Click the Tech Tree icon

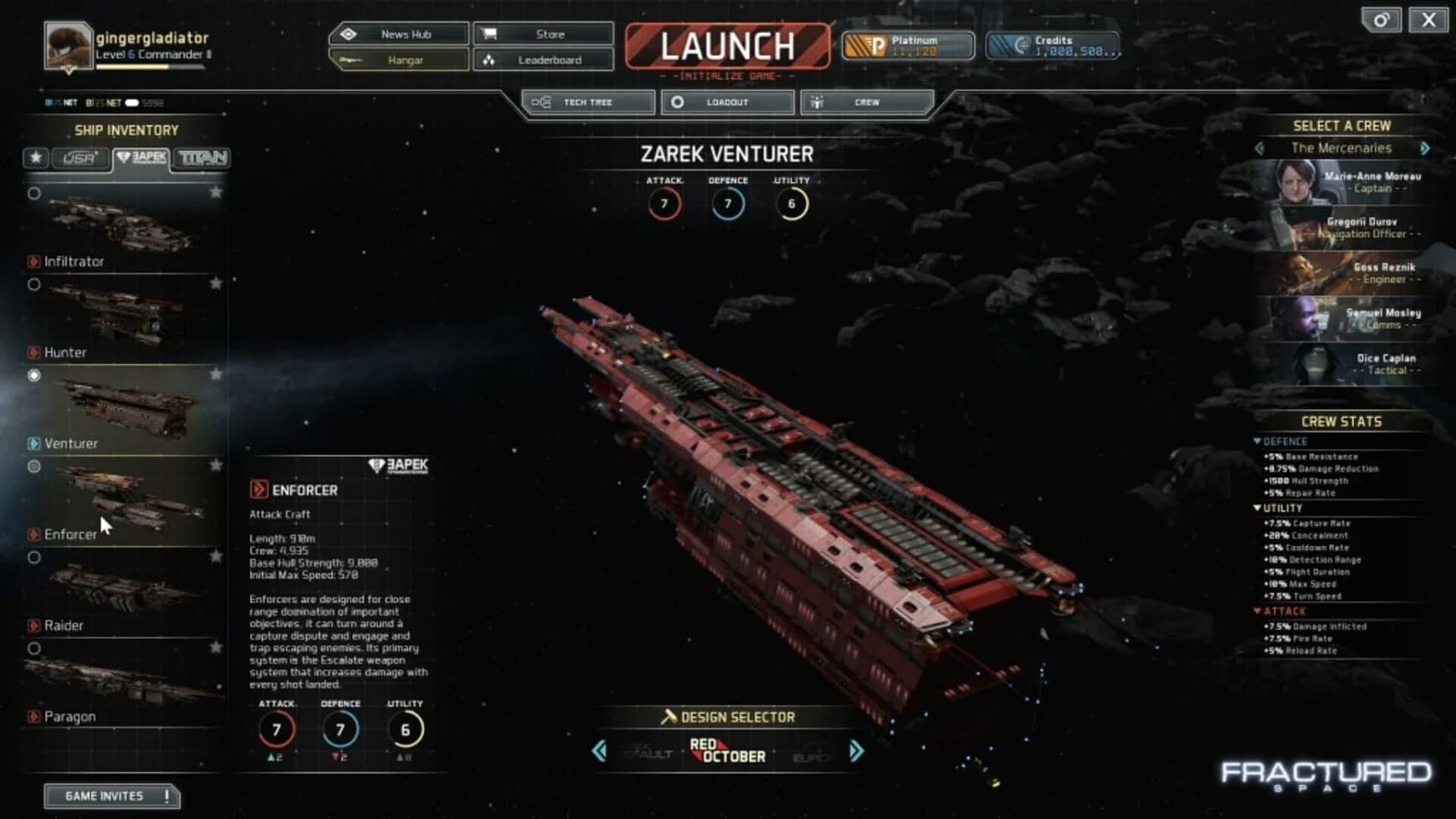(x=541, y=102)
